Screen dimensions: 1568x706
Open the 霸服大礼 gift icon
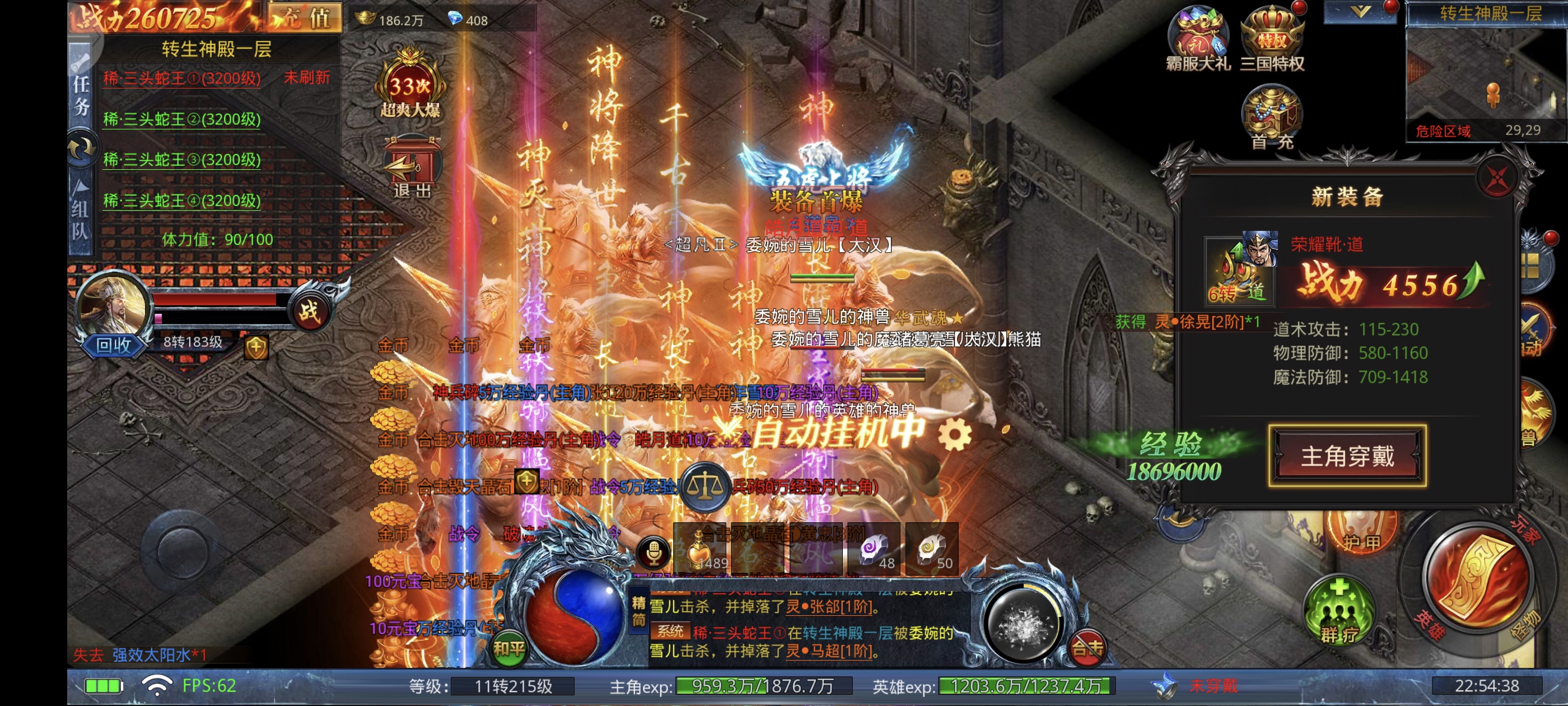(x=1197, y=38)
